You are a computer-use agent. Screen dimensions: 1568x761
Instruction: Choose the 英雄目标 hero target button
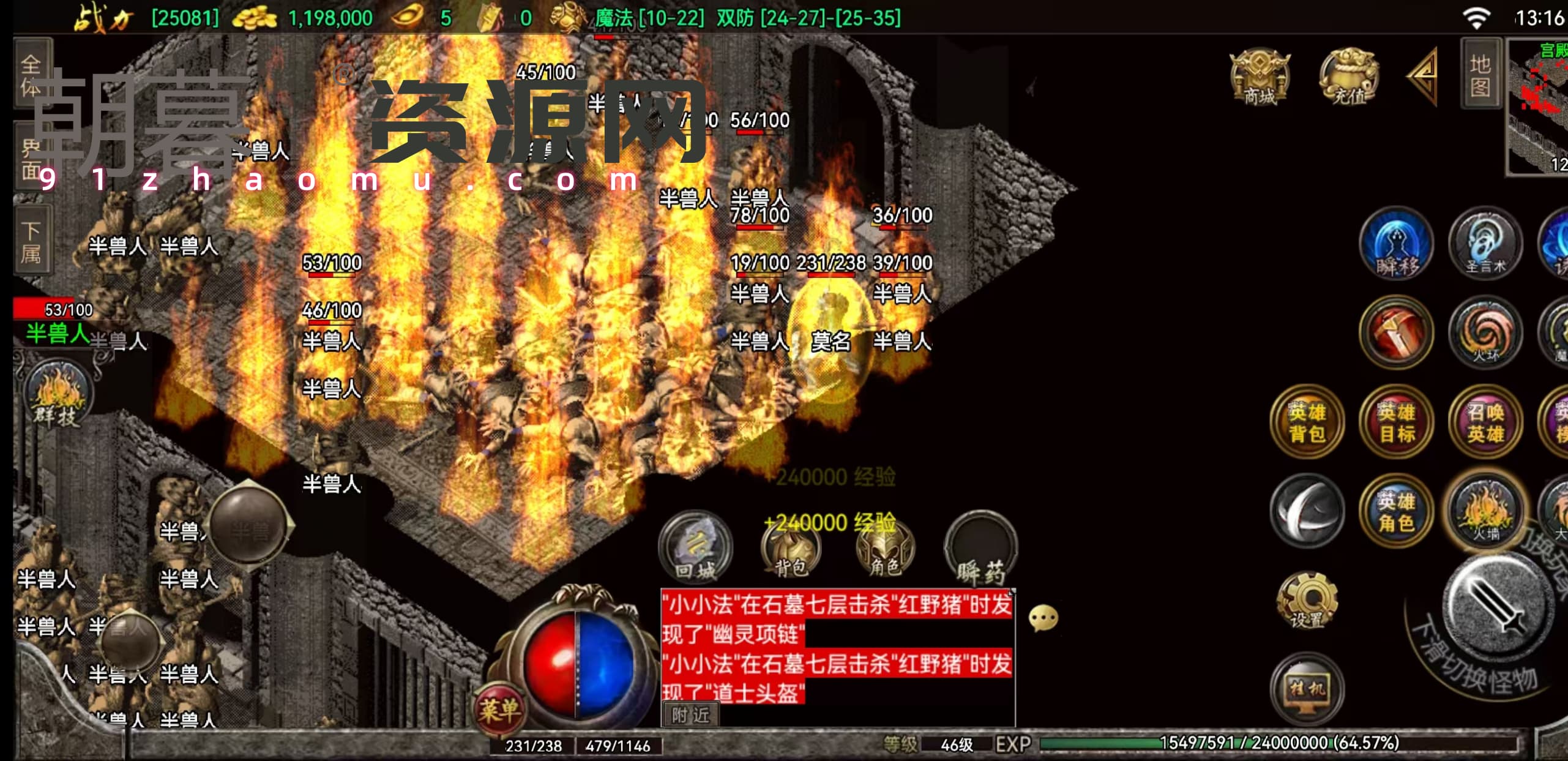pyautogui.click(x=1396, y=422)
